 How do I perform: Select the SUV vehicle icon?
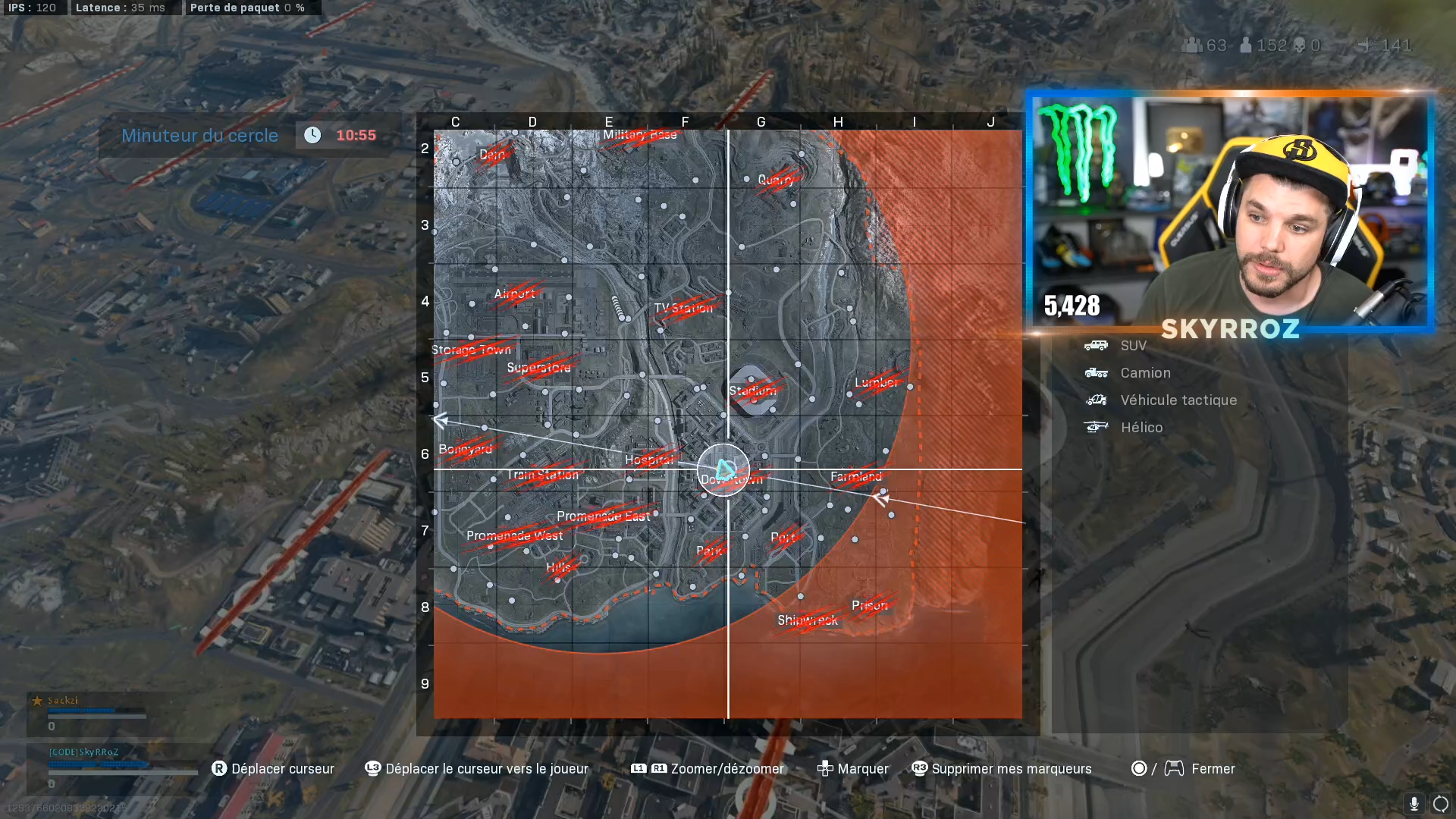point(1095,345)
